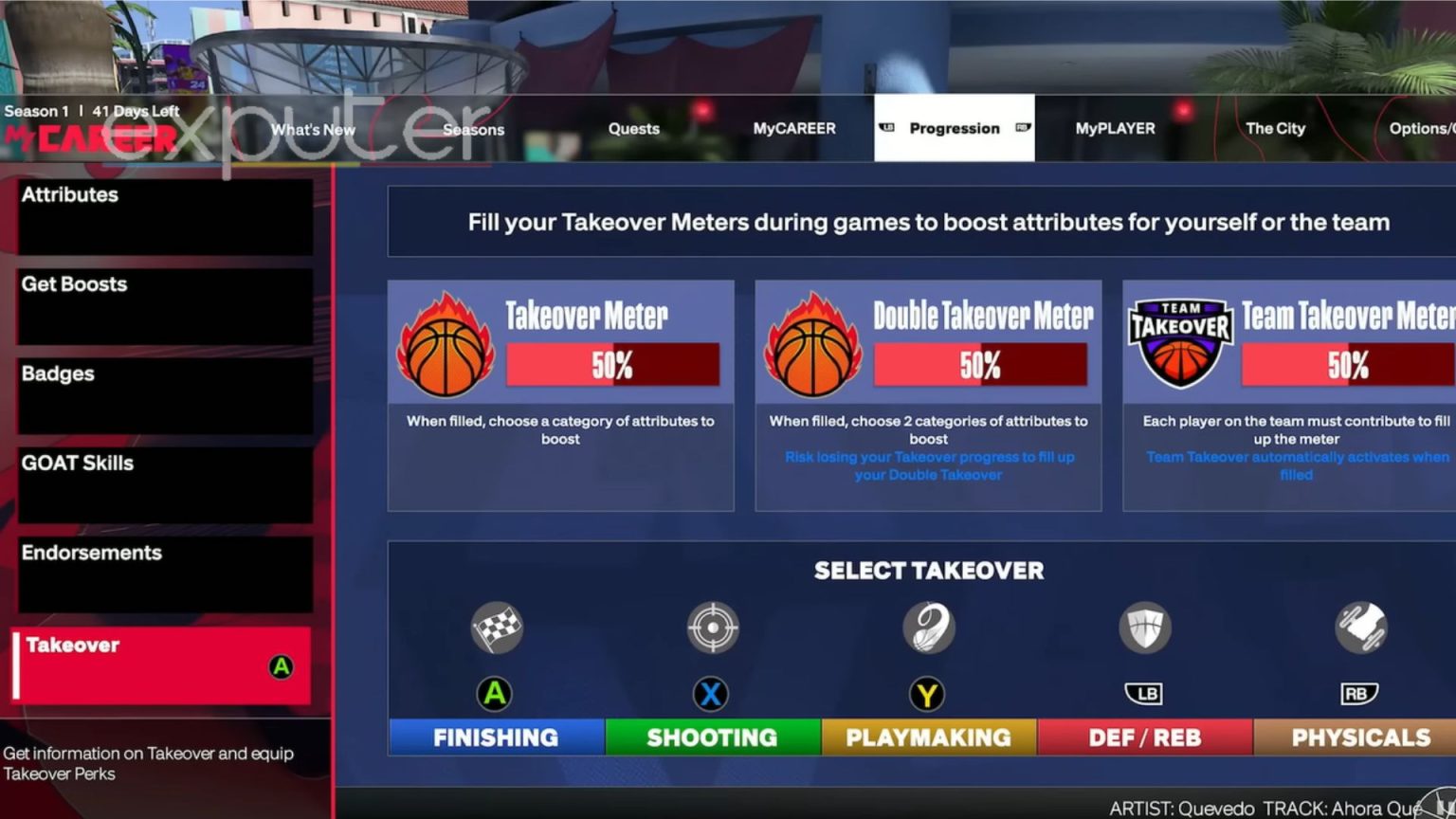Image resolution: width=1456 pixels, height=819 pixels.
Task: Open the Quests menu
Action: pyautogui.click(x=633, y=128)
